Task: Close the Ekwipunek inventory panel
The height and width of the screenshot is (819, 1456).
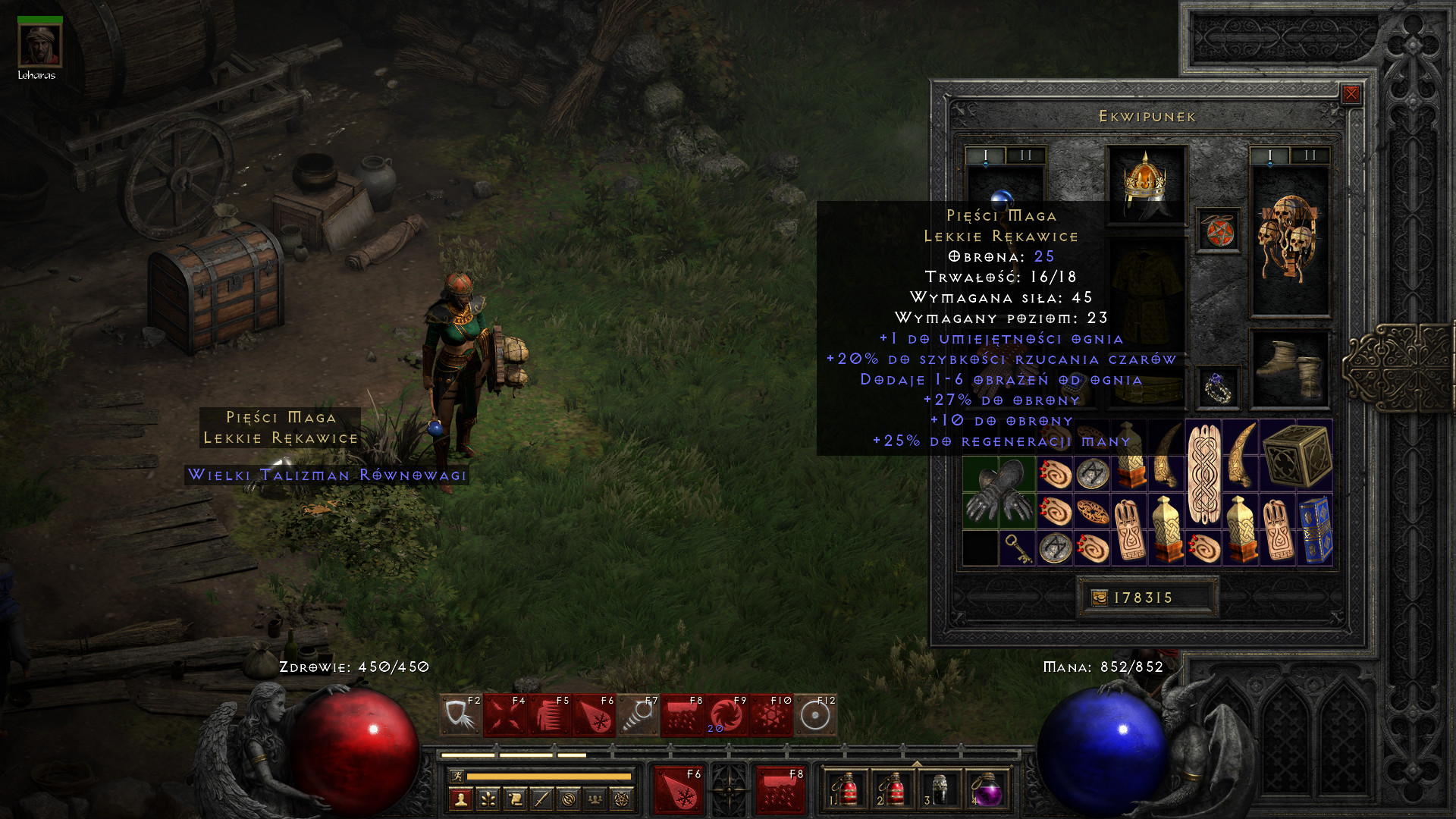Action: (x=1351, y=94)
